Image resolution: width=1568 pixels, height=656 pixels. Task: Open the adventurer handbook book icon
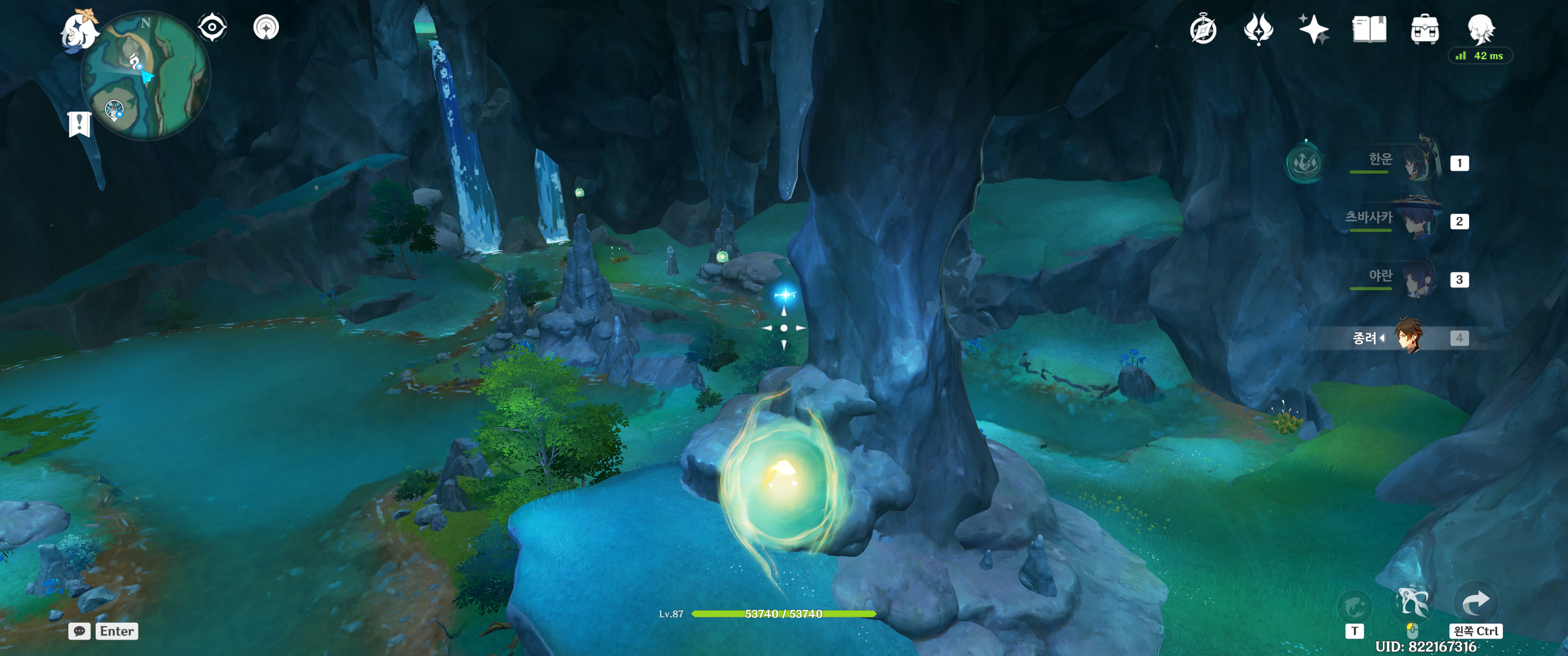[x=1369, y=29]
